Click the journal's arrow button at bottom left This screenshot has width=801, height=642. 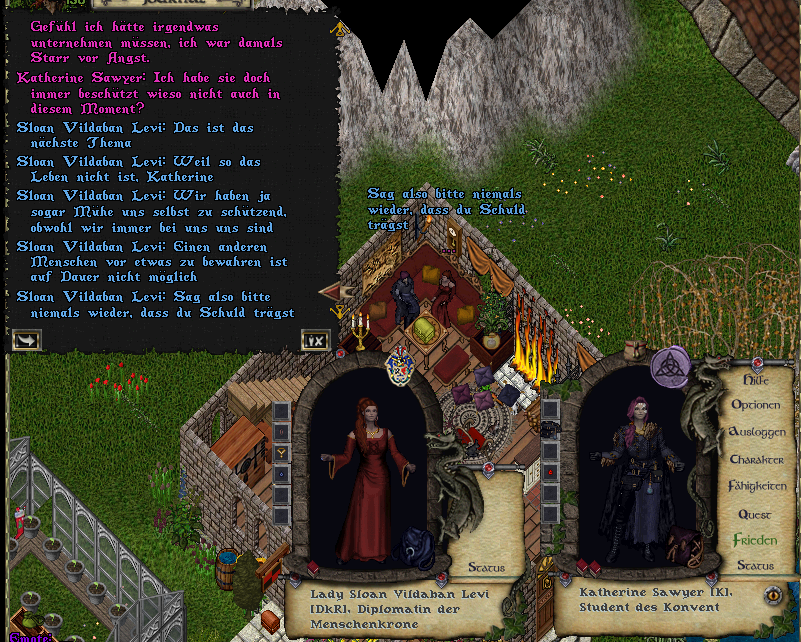click(27, 340)
